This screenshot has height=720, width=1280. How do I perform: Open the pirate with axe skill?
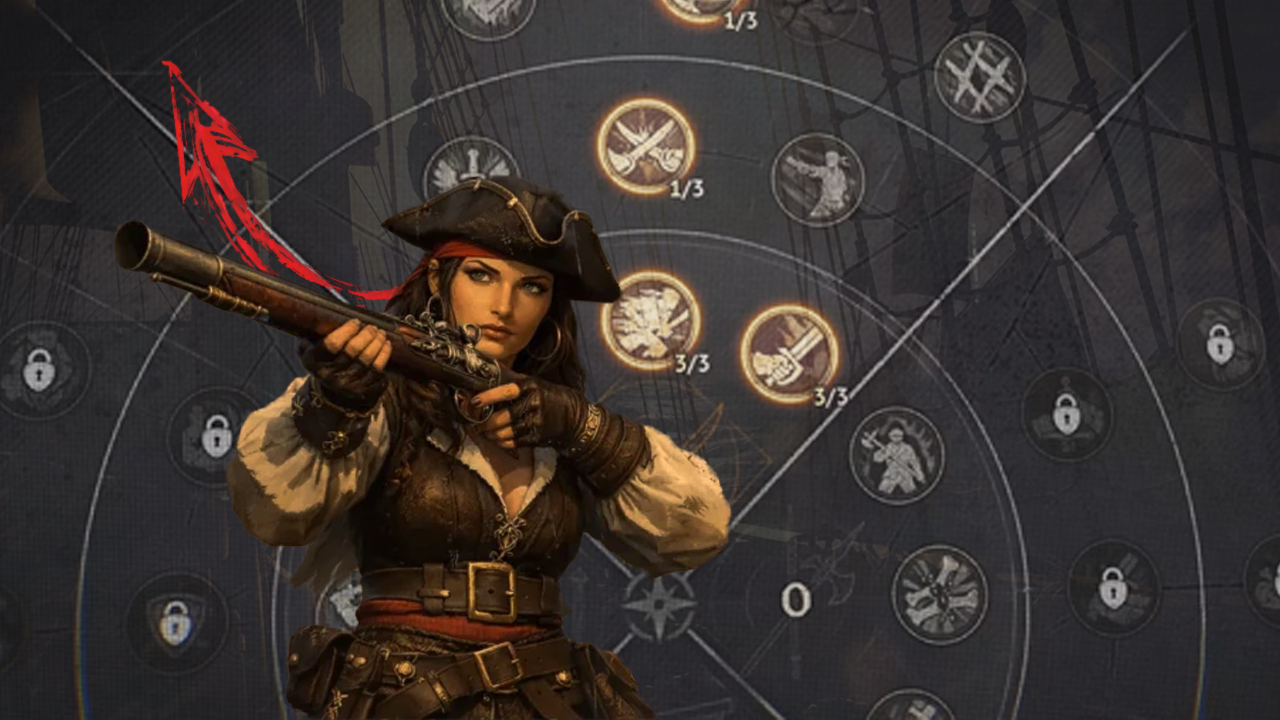pyautogui.click(x=896, y=455)
